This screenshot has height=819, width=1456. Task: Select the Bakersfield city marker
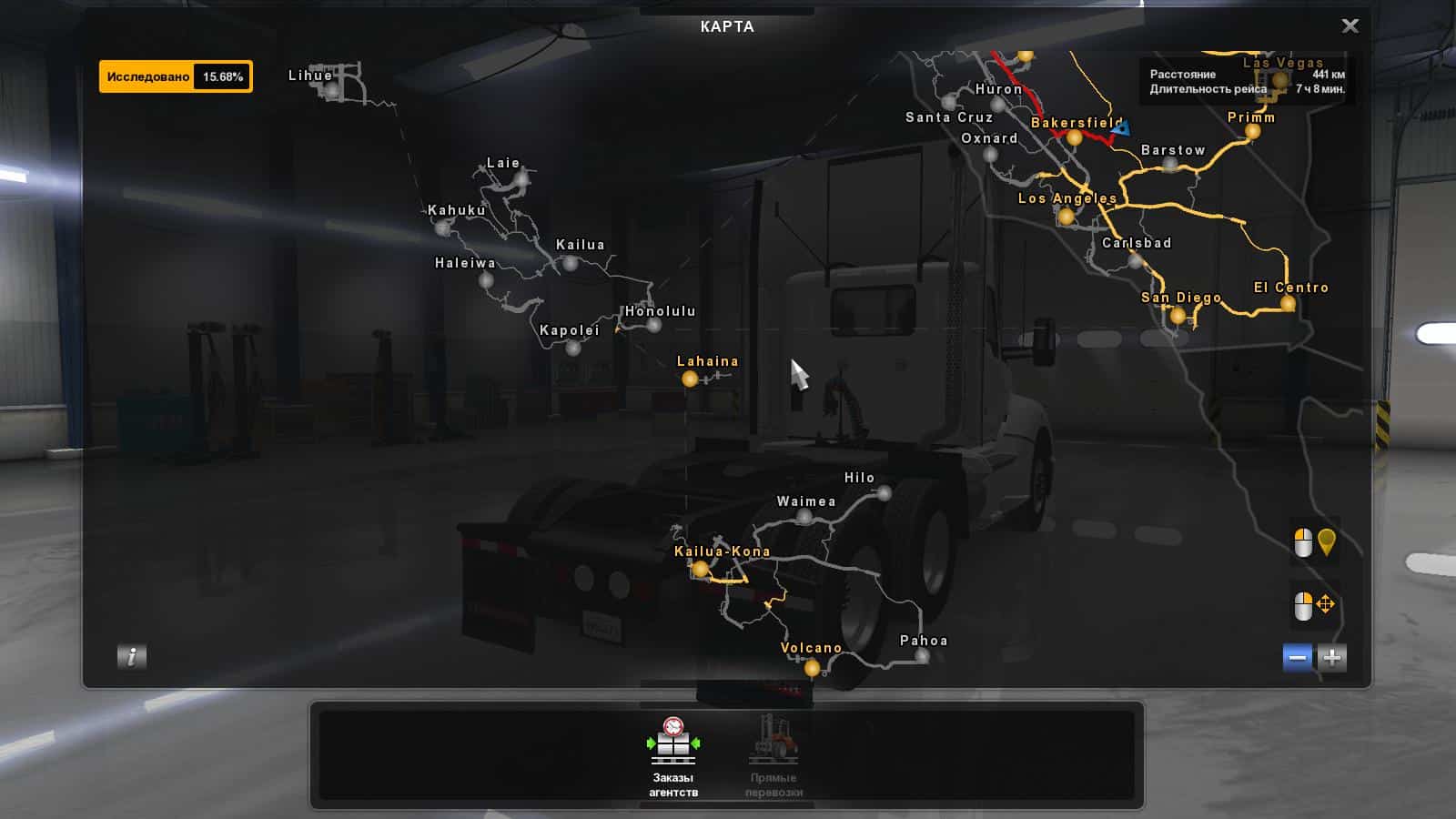tap(1074, 138)
